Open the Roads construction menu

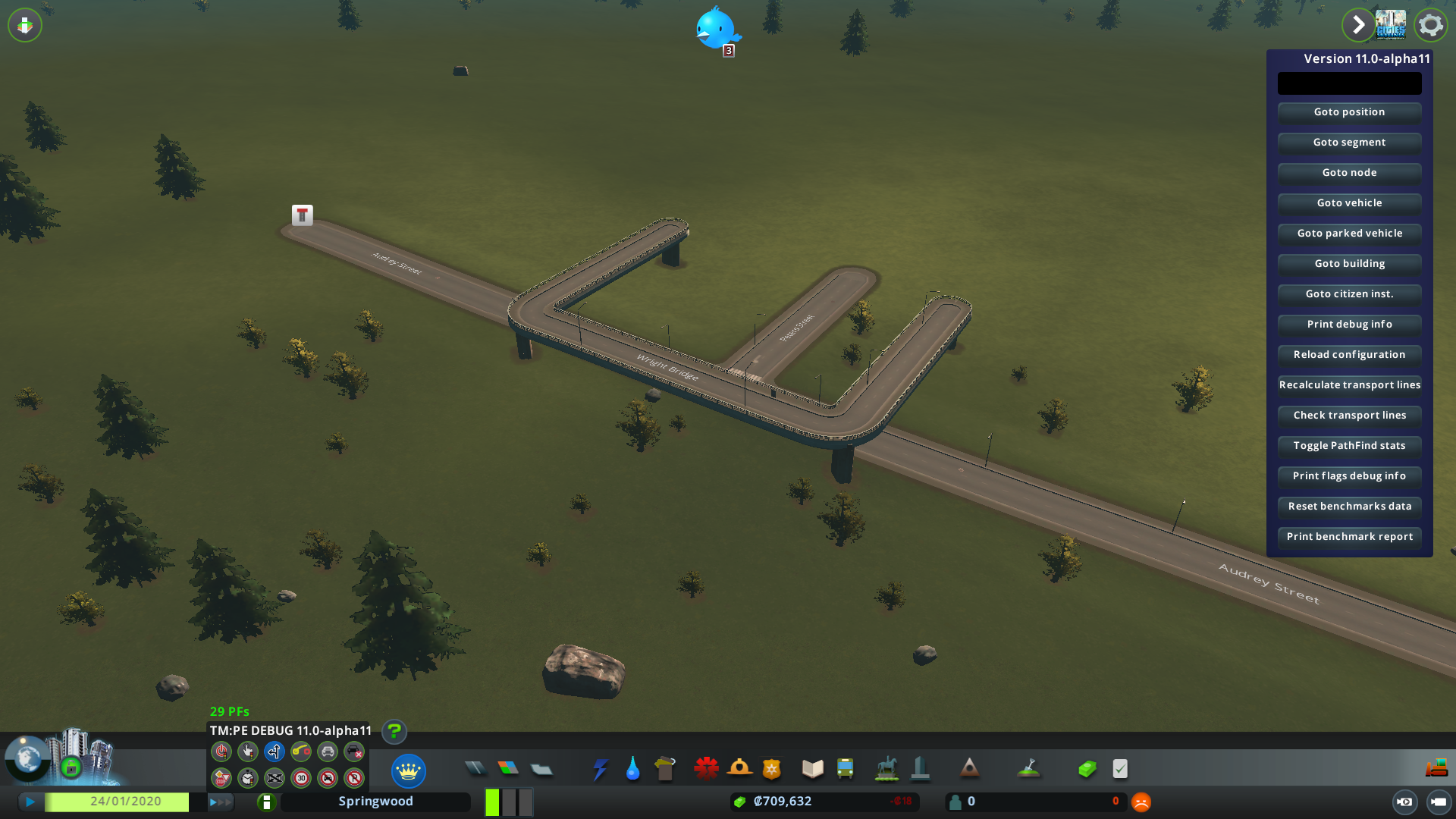[x=476, y=768]
